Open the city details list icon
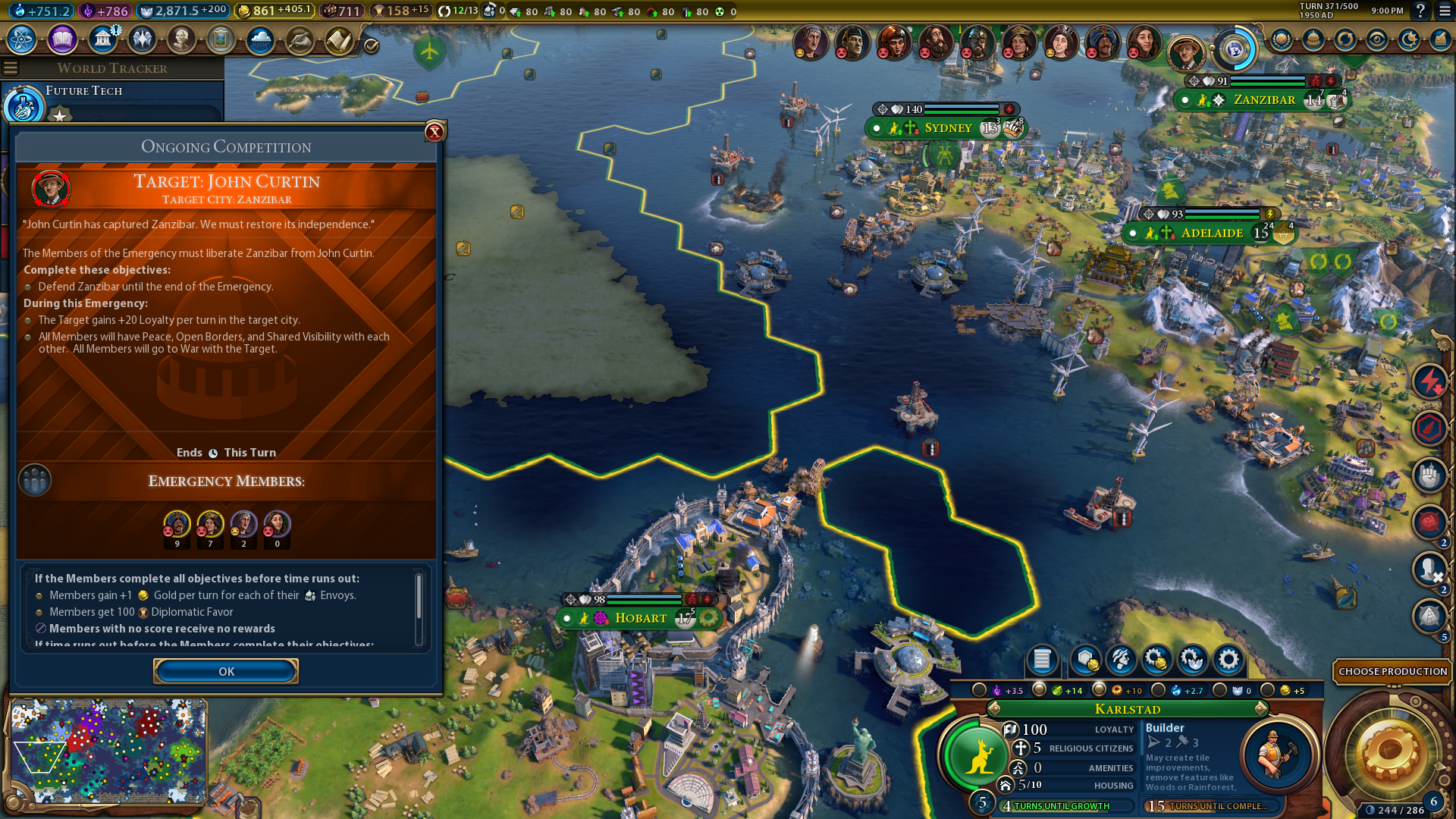The width and height of the screenshot is (1456, 819). coord(1042,661)
